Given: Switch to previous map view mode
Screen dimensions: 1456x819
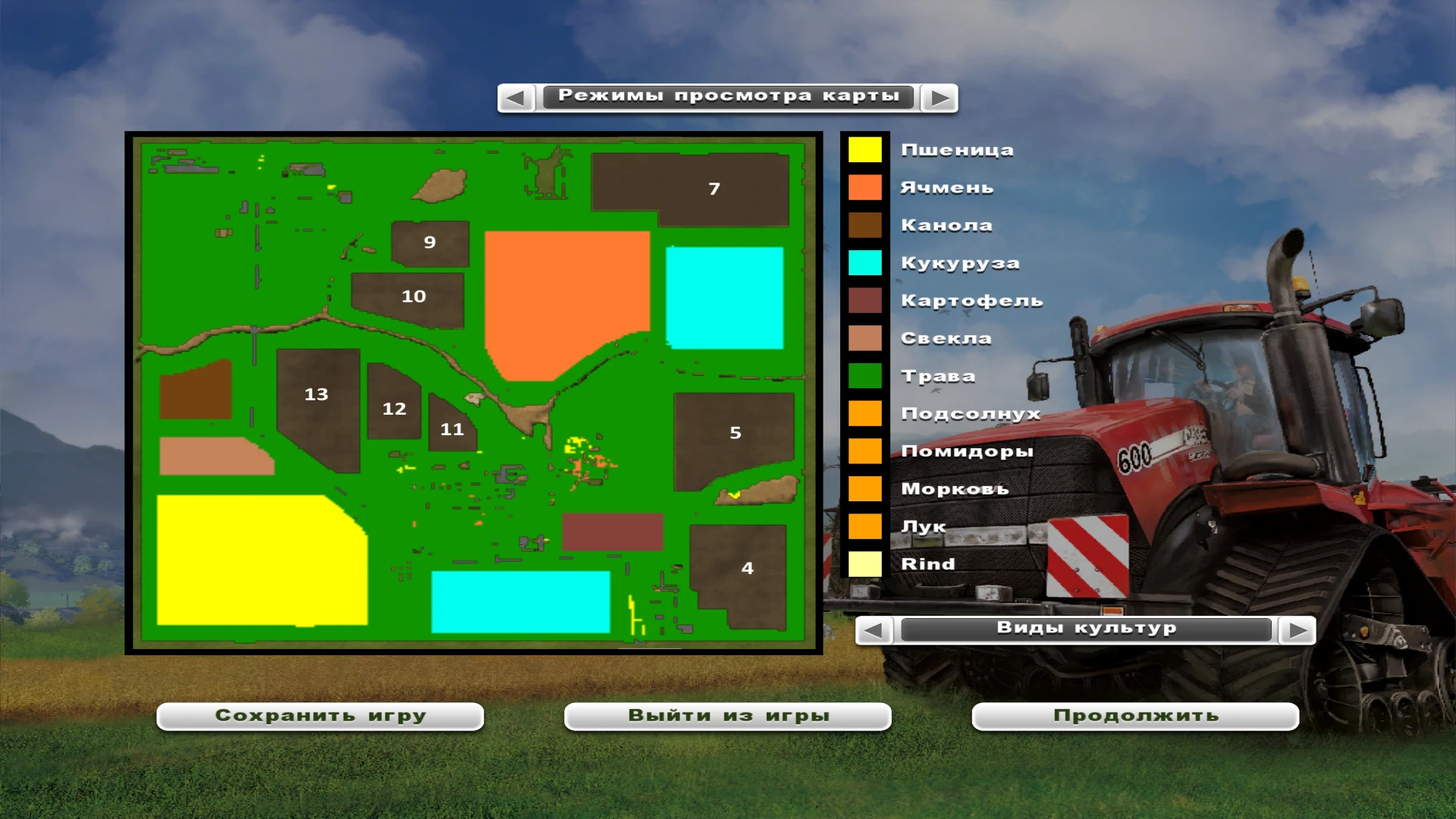Looking at the screenshot, I should point(517,98).
